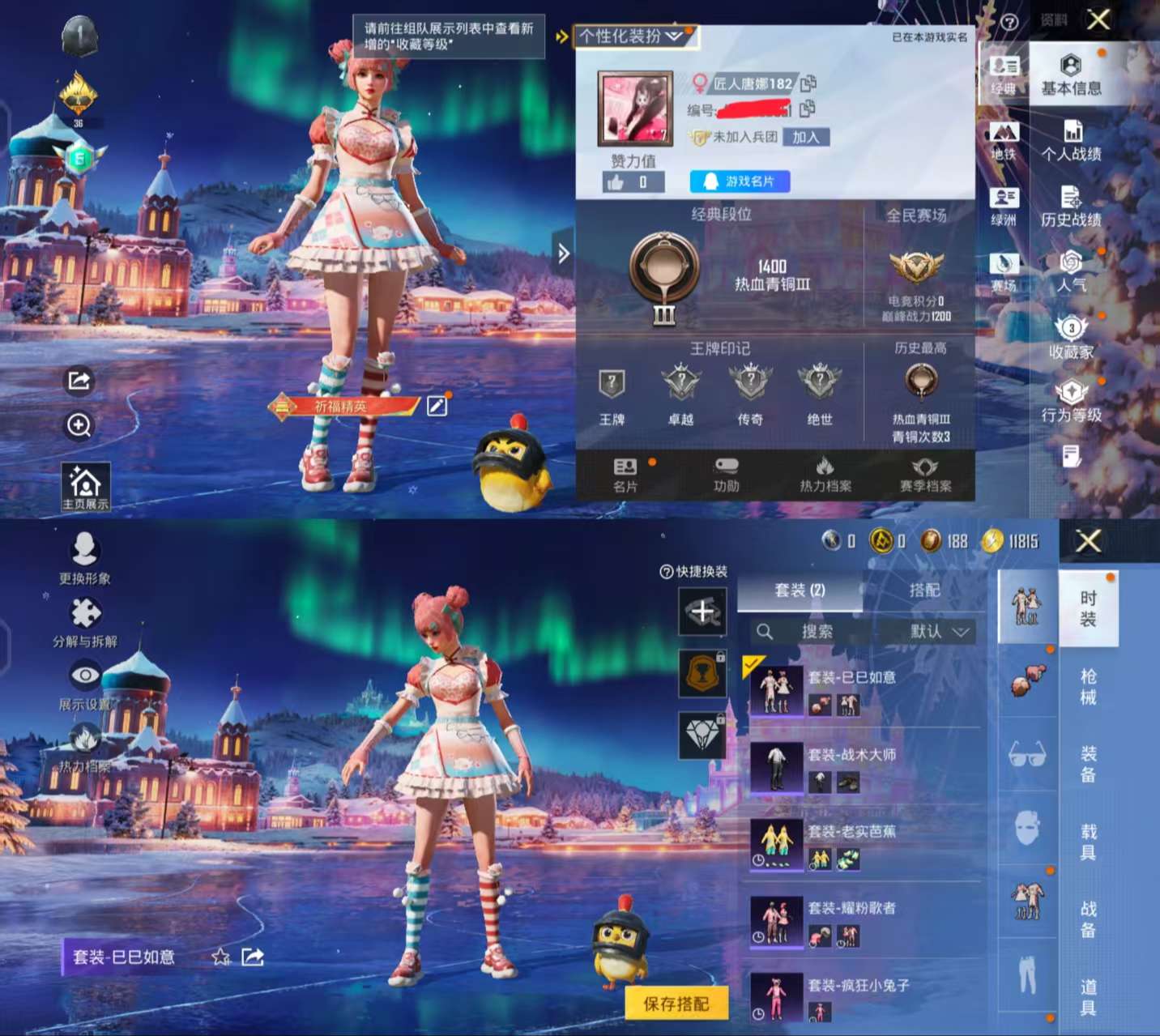Collapse the 个性化装扮 dropdown
This screenshot has height=1036, width=1160.
click(x=673, y=35)
